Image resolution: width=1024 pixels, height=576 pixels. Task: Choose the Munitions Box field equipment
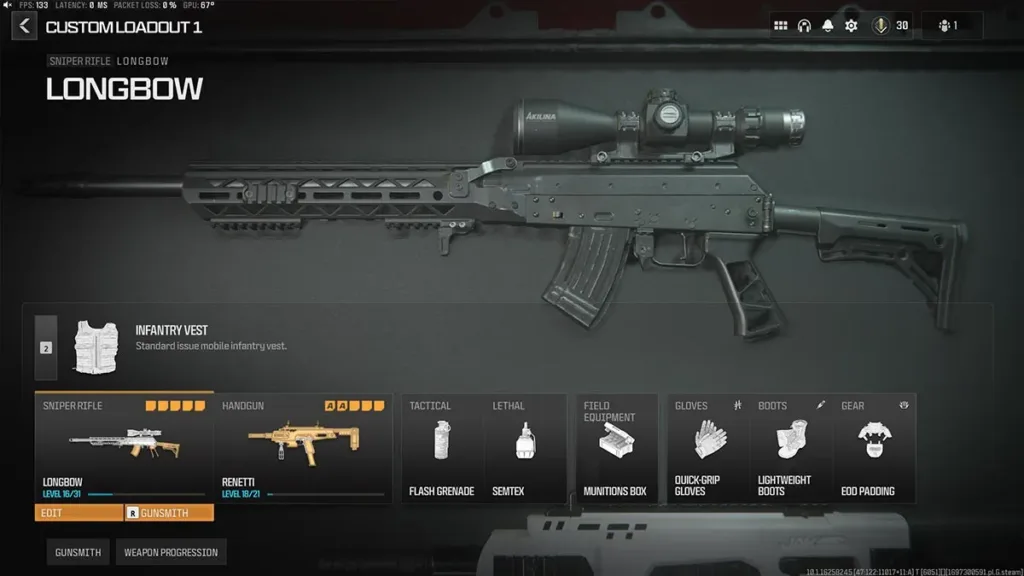tap(616, 446)
